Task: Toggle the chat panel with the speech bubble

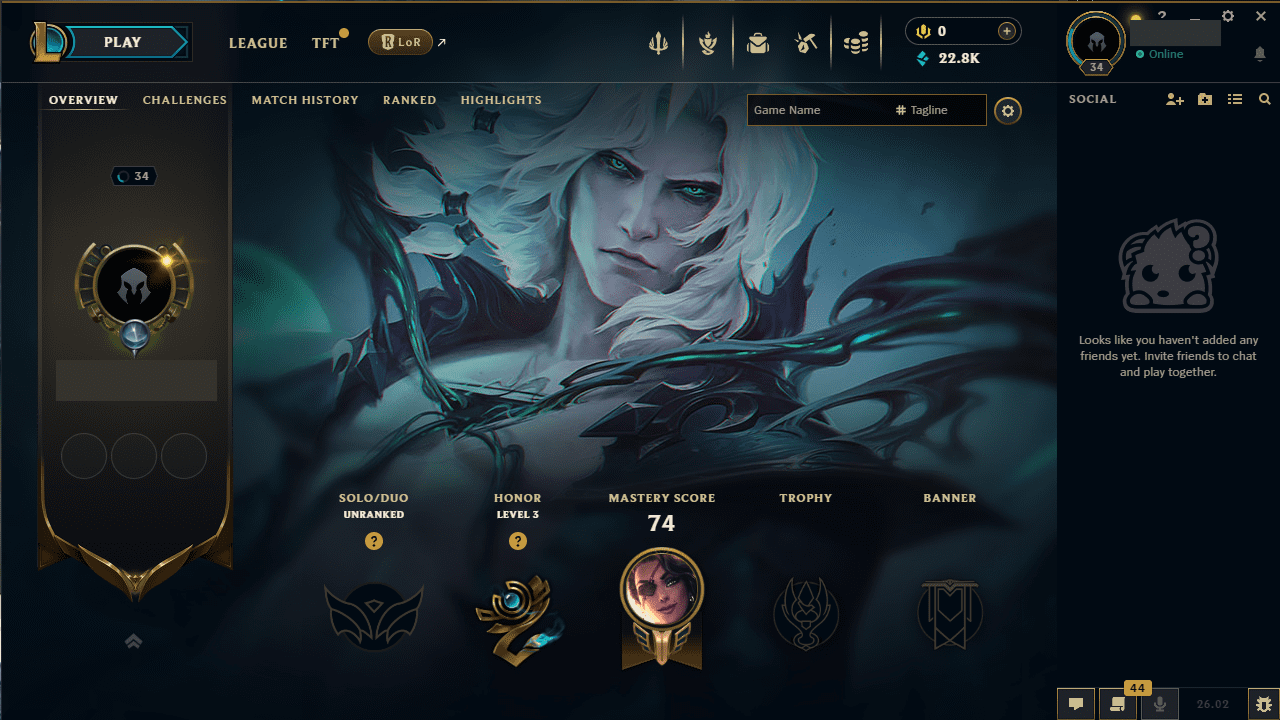Action: click(1076, 705)
